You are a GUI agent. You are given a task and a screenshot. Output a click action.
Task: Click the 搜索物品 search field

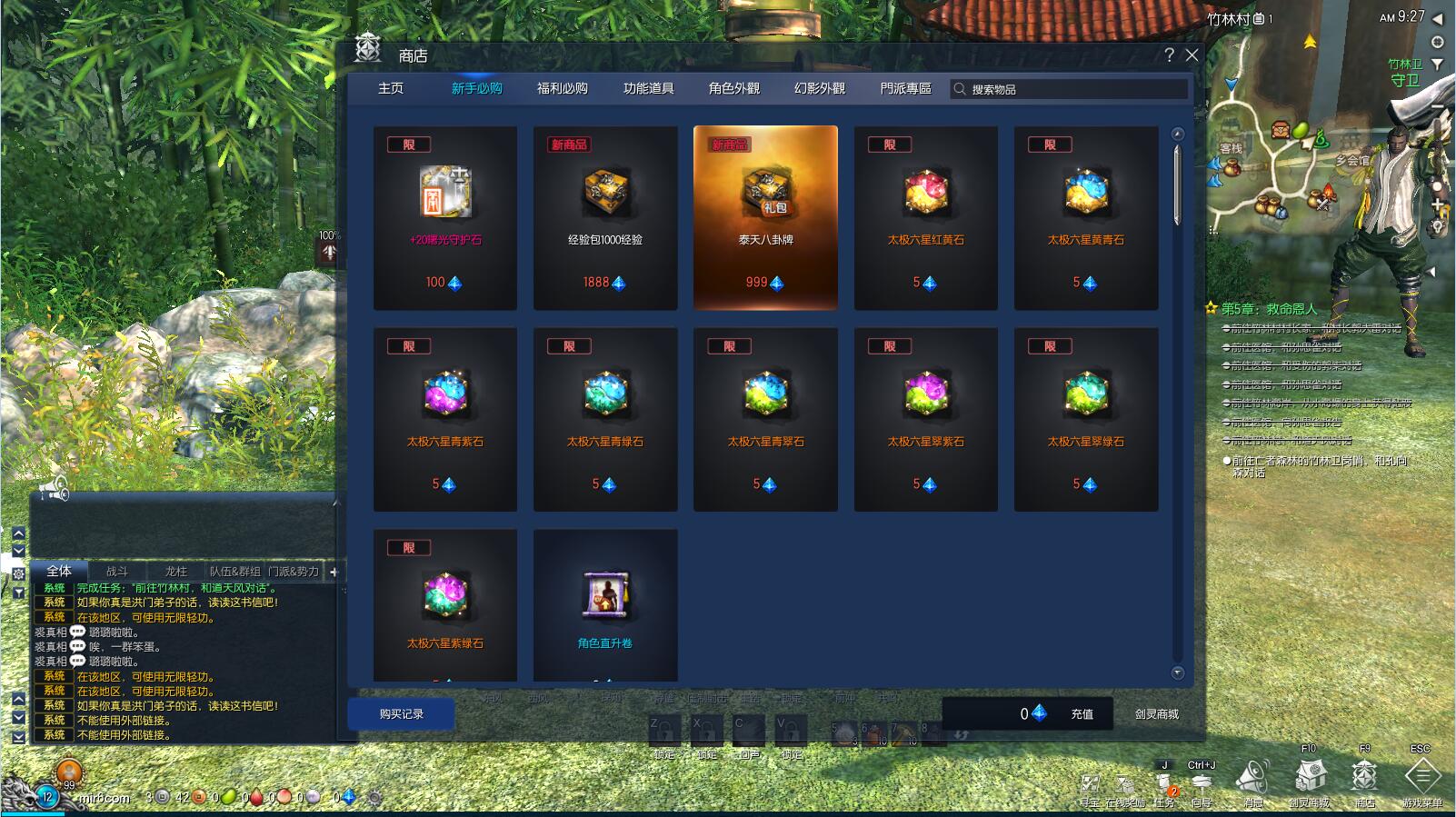coord(1072,89)
